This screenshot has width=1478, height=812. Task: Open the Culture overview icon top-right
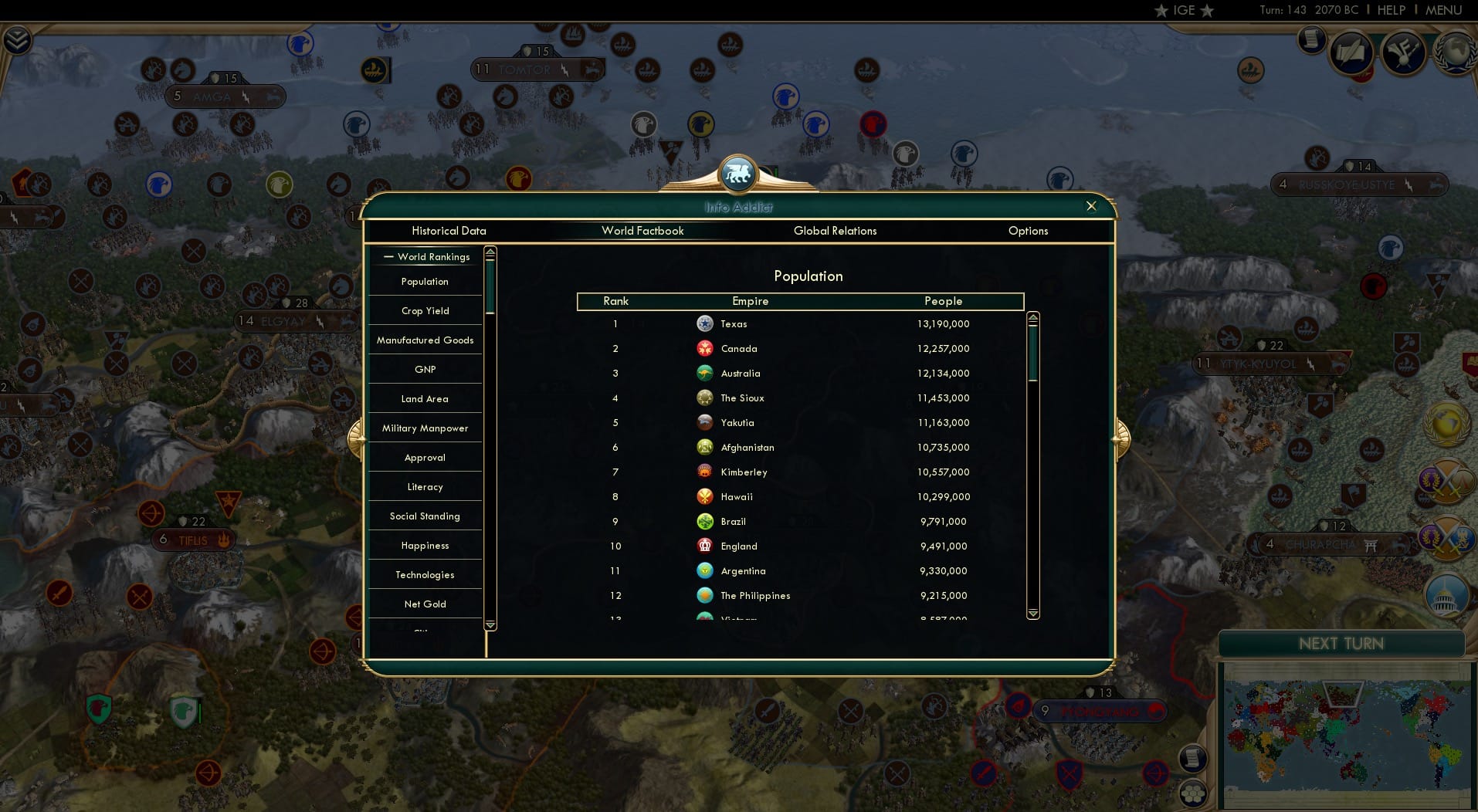coord(1403,52)
